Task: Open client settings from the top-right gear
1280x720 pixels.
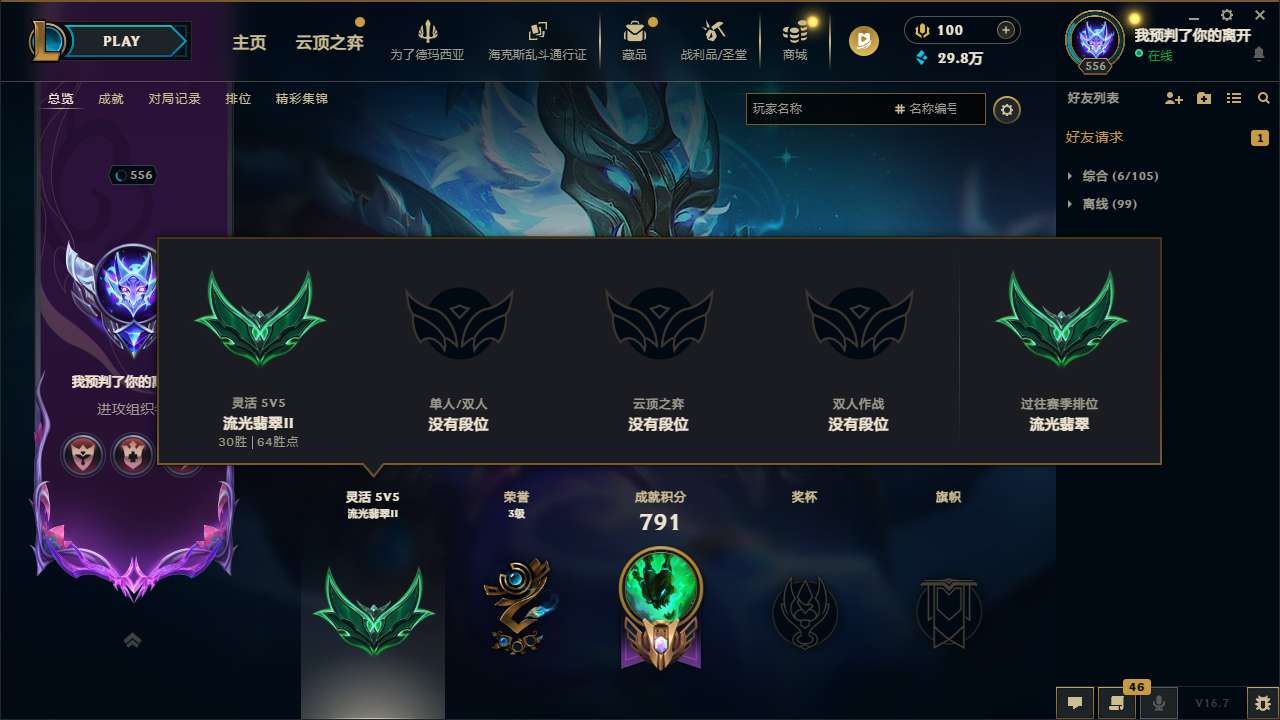Action: tap(1226, 16)
